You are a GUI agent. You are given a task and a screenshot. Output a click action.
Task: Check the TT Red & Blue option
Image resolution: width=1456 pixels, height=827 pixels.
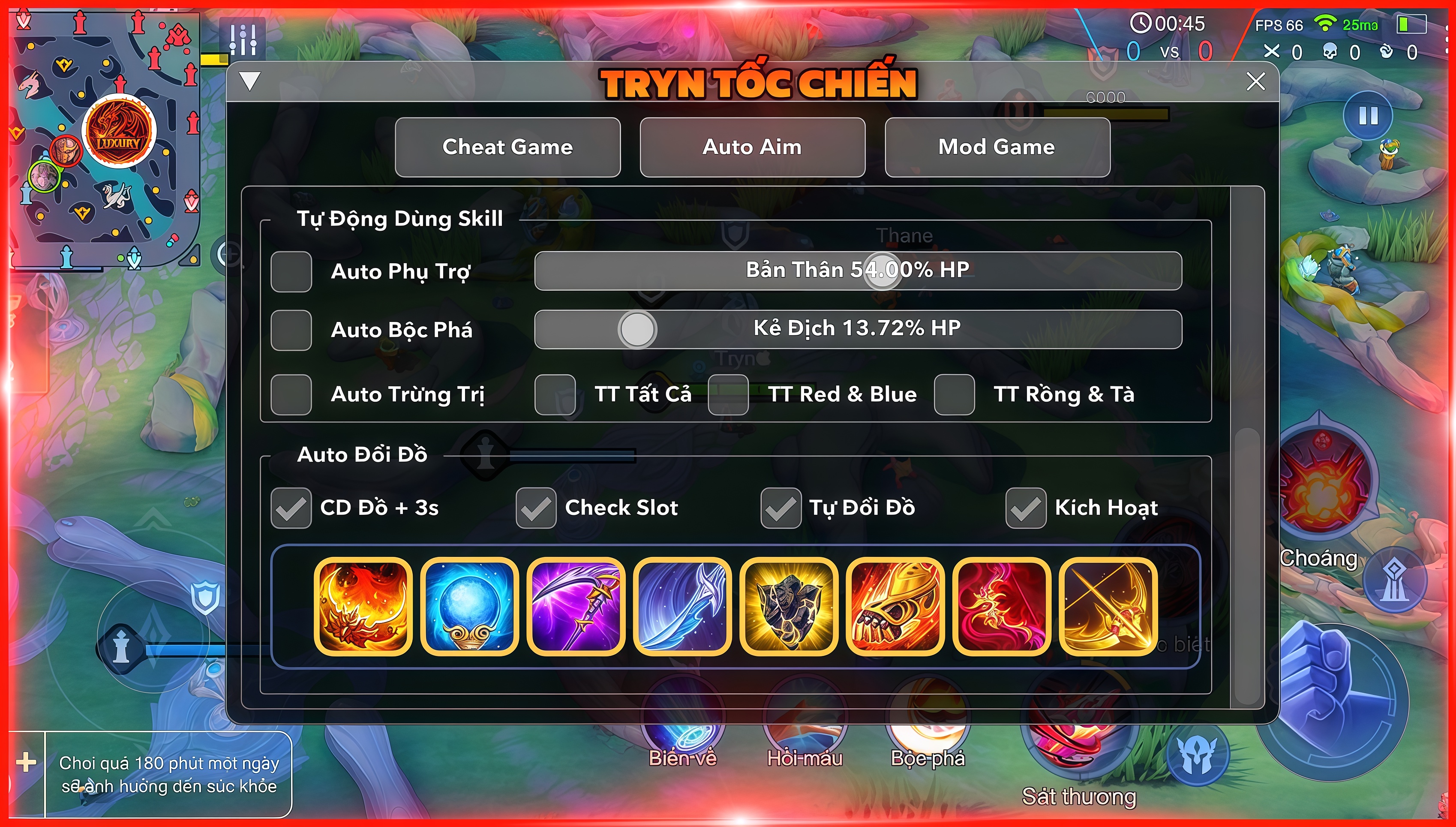click(729, 395)
